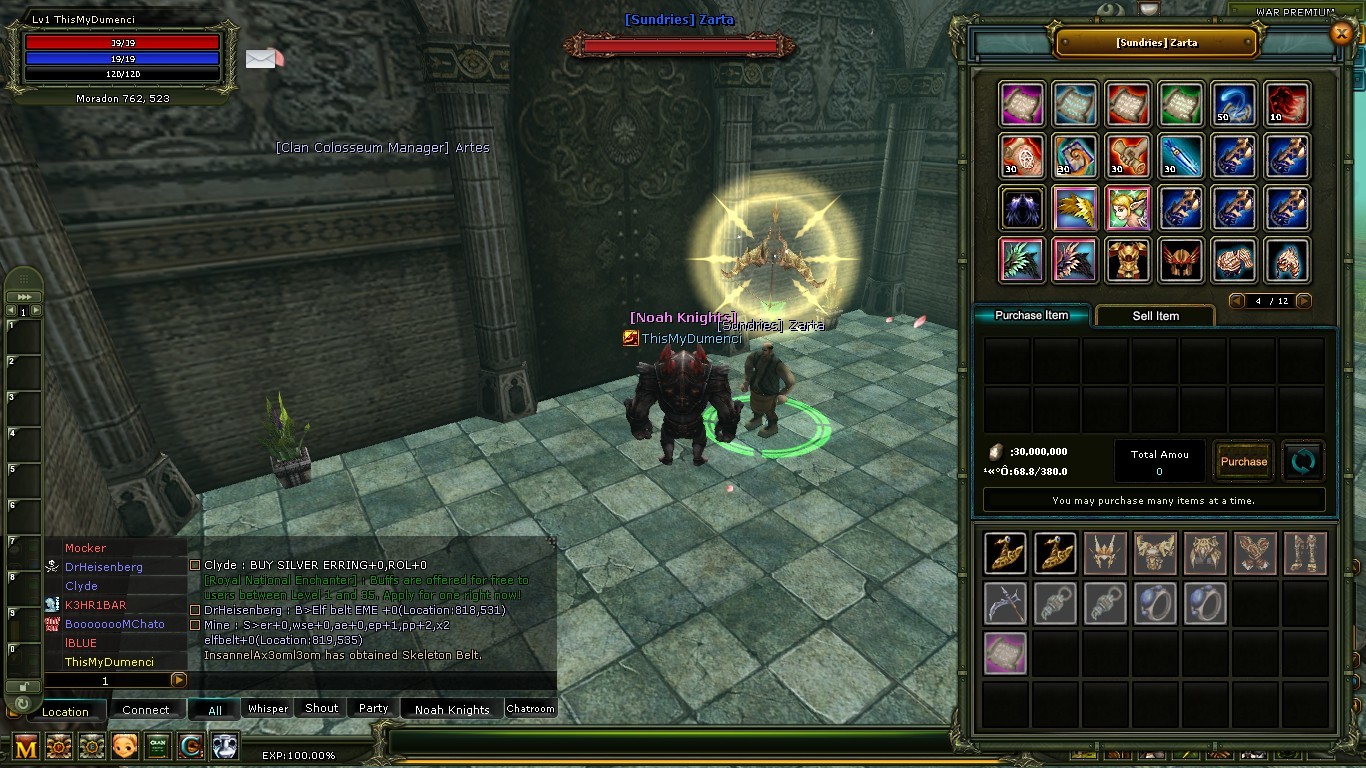Open the Connect list tab
The height and width of the screenshot is (768, 1366).
coord(146,710)
